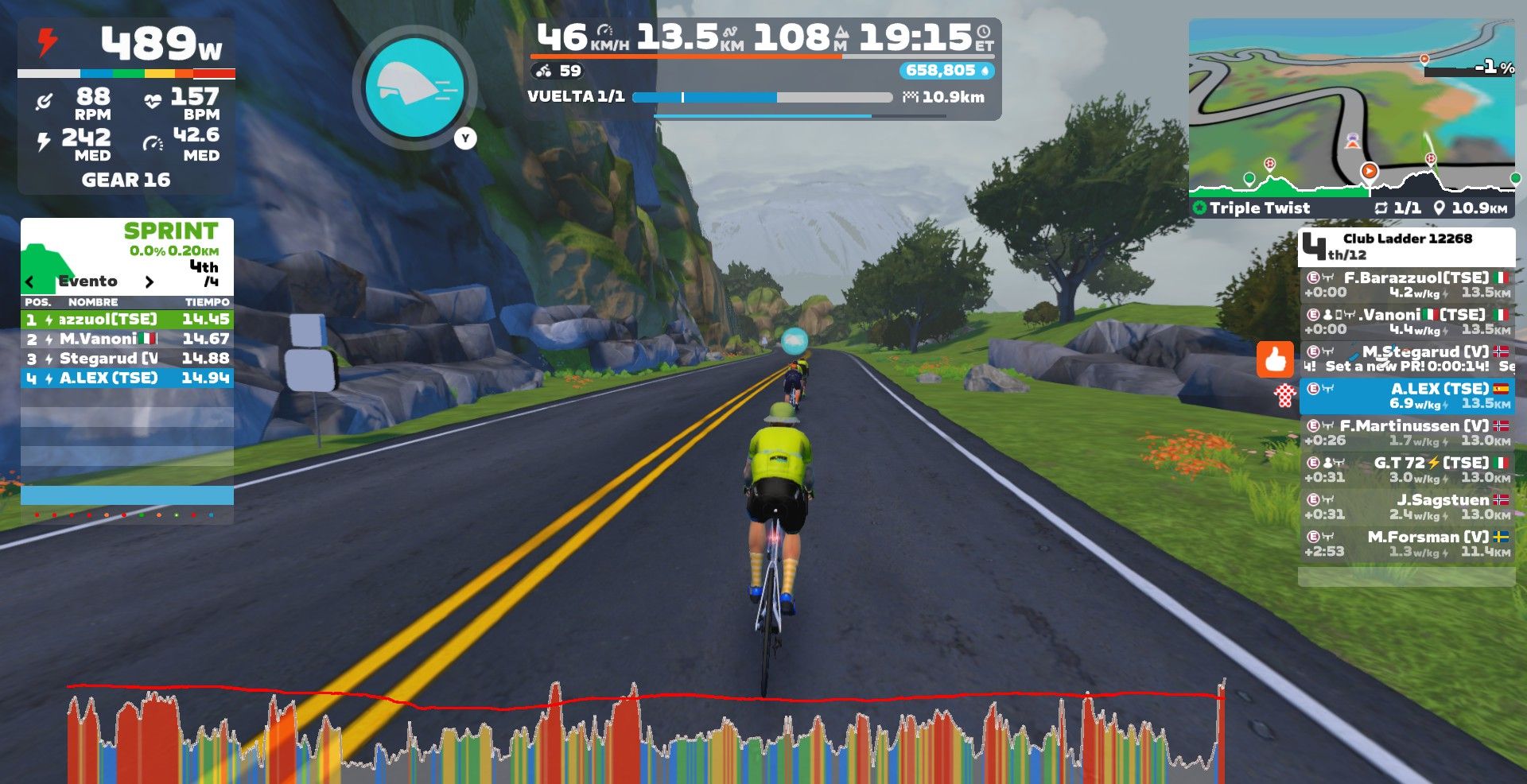This screenshot has height=784, width=1527.
Task: Show the previous segment leaderboard
Action: pyautogui.click(x=30, y=281)
